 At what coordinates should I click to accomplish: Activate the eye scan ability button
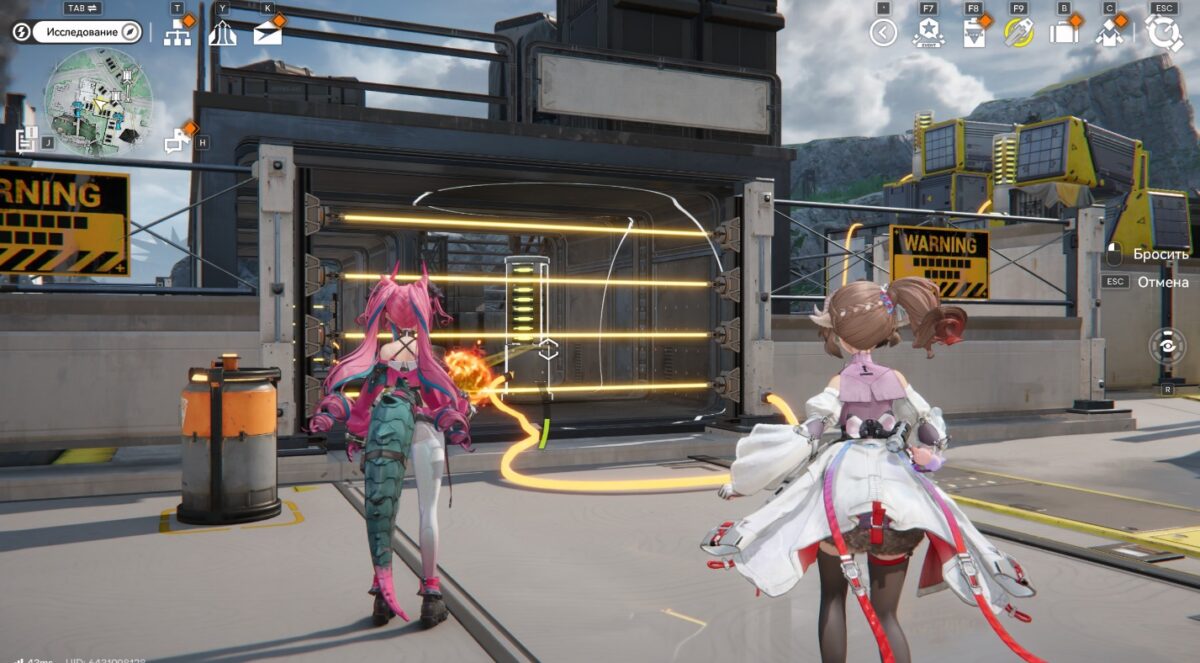point(1166,345)
